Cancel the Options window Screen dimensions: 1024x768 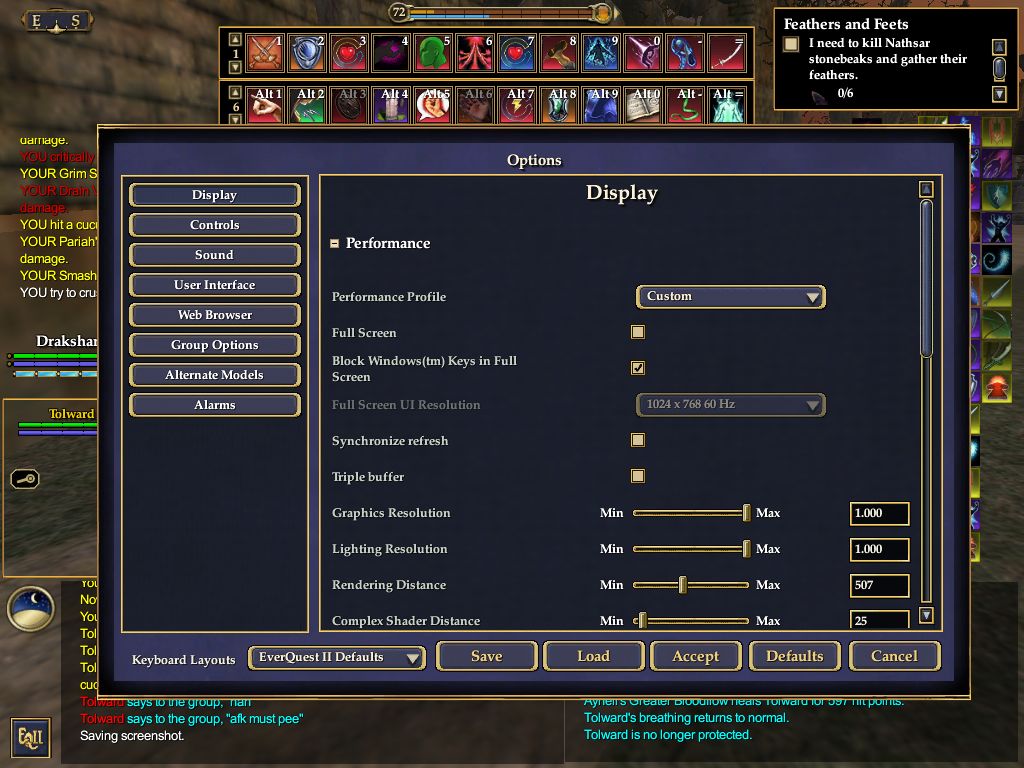tap(894, 656)
